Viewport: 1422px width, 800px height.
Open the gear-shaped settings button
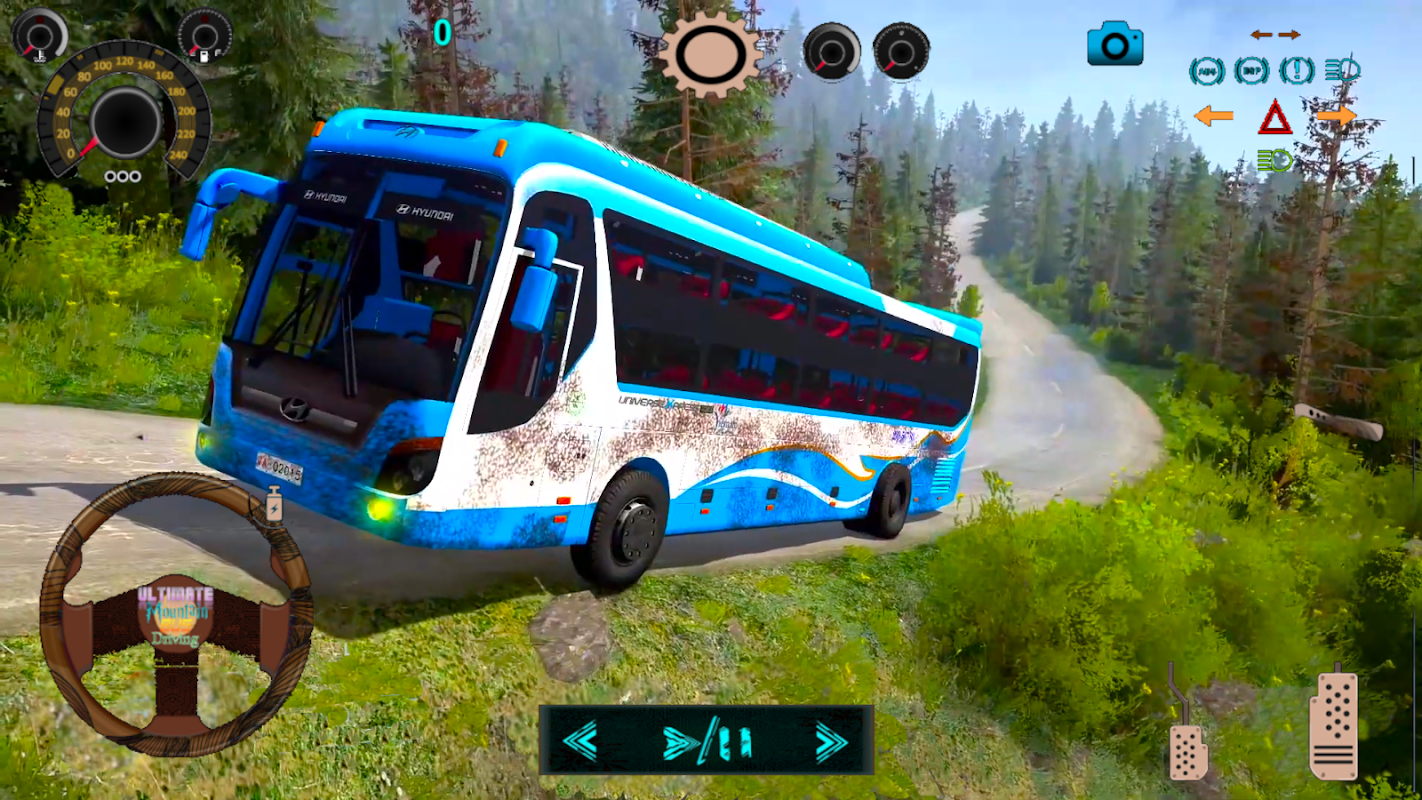click(710, 54)
